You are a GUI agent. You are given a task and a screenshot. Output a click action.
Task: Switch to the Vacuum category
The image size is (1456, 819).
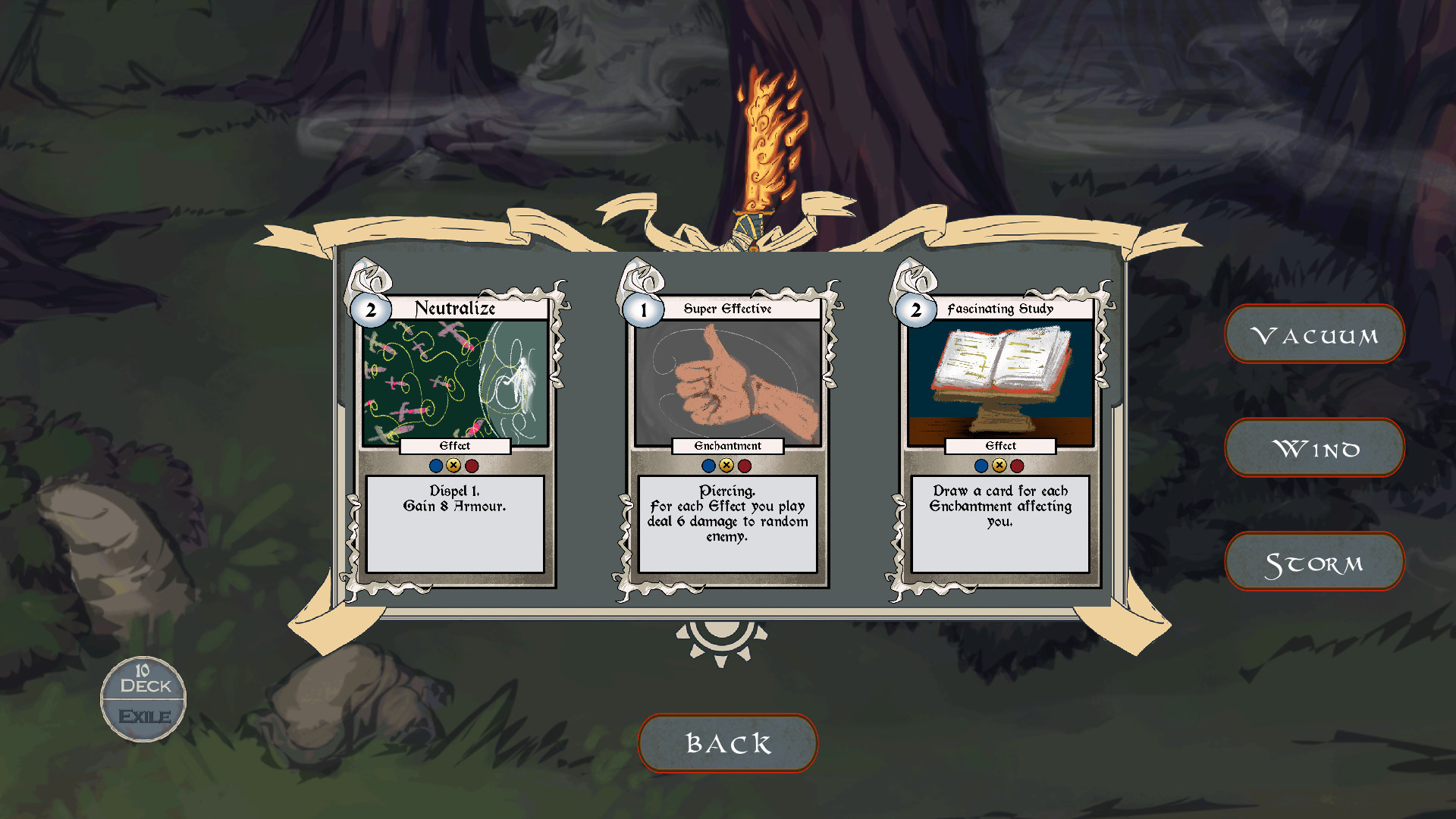coord(1314,334)
